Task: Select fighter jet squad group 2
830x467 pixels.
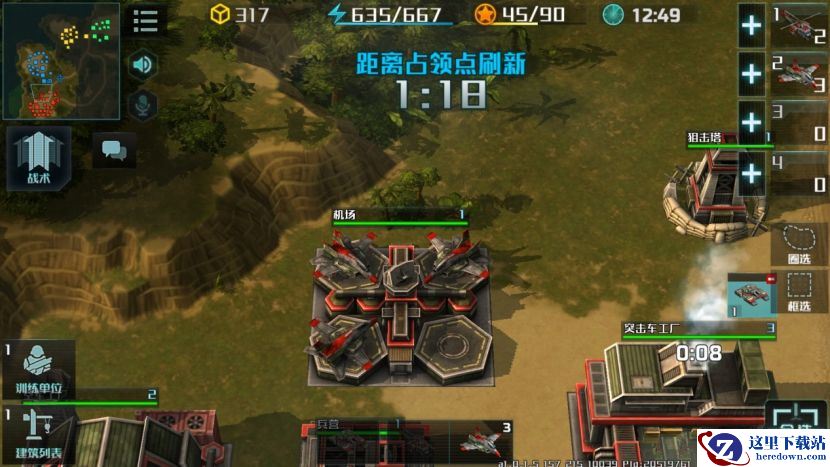Action: tap(799, 72)
